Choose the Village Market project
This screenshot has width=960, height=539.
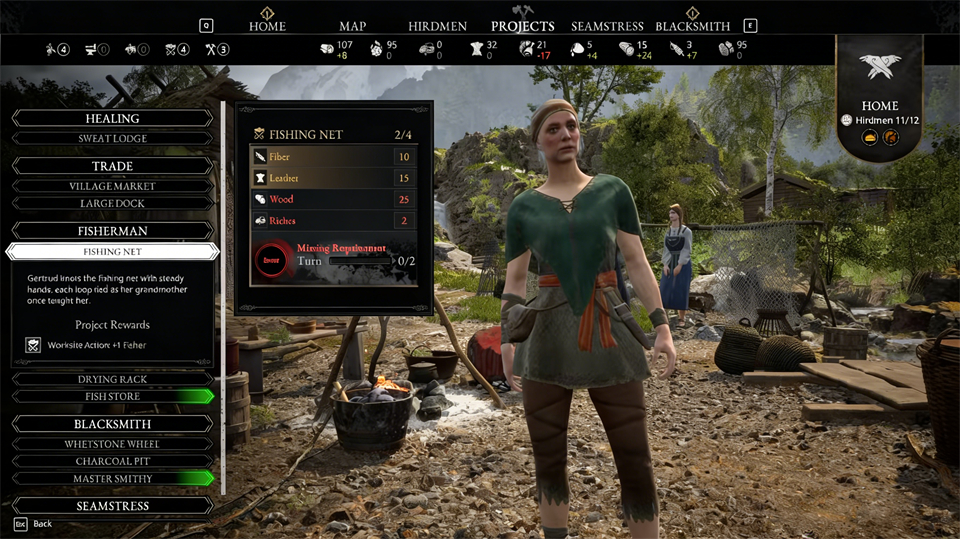[112, 186]
